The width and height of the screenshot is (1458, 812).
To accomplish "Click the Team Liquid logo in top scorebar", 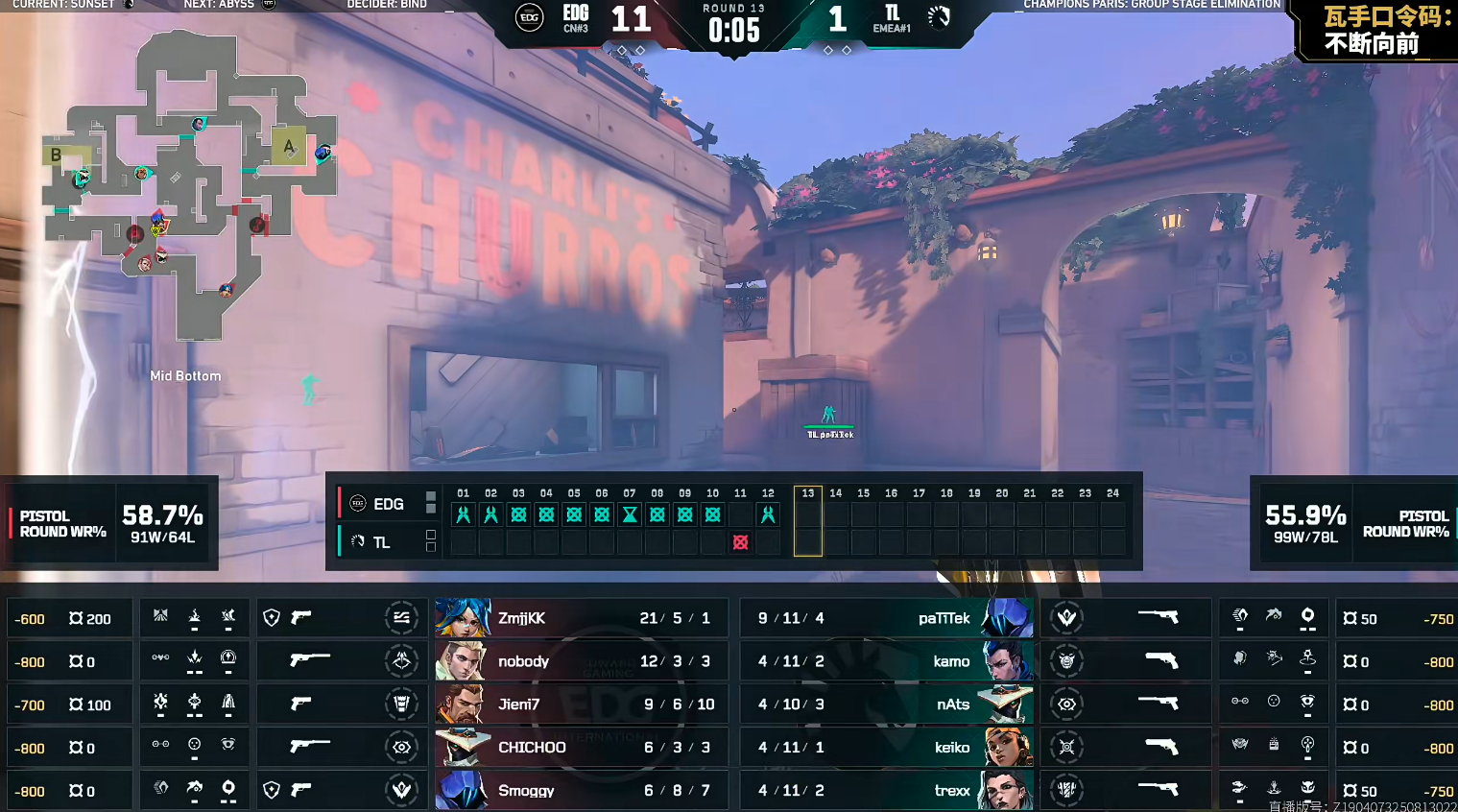I will tap(939, 17).
